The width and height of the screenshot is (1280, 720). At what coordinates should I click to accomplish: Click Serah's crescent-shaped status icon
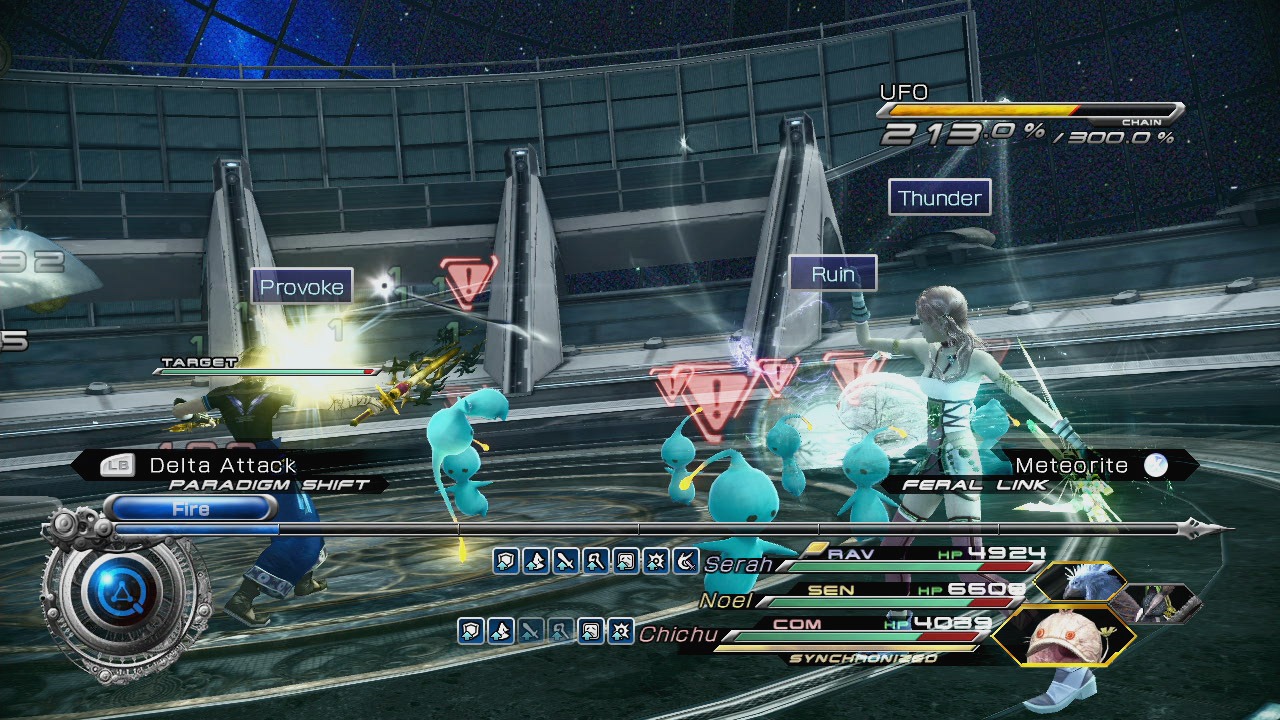click(x=685, y=561)
